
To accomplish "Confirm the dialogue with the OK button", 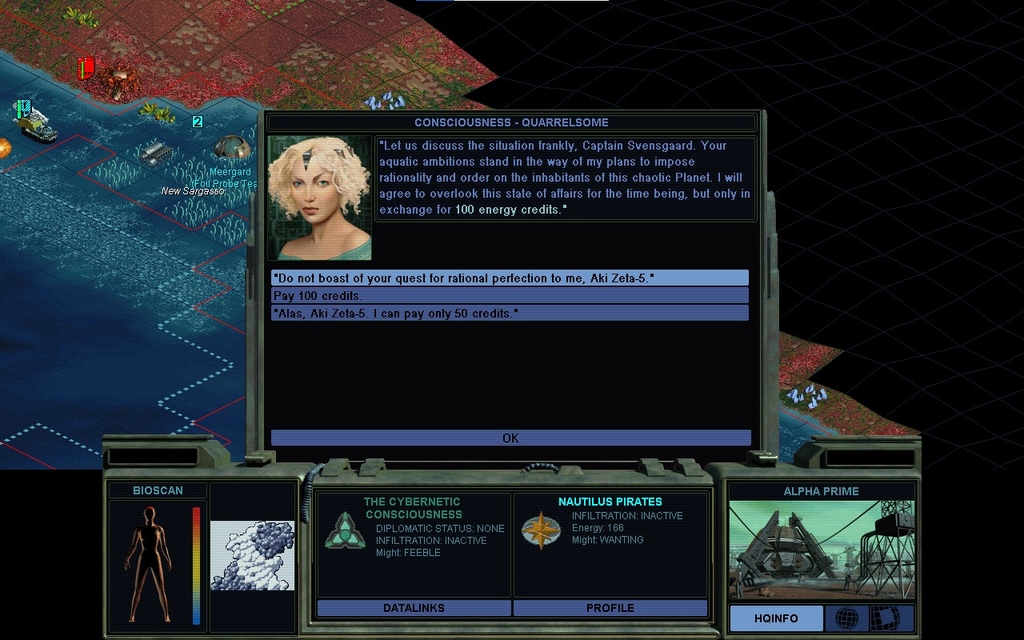I will [x=510, y=438].
